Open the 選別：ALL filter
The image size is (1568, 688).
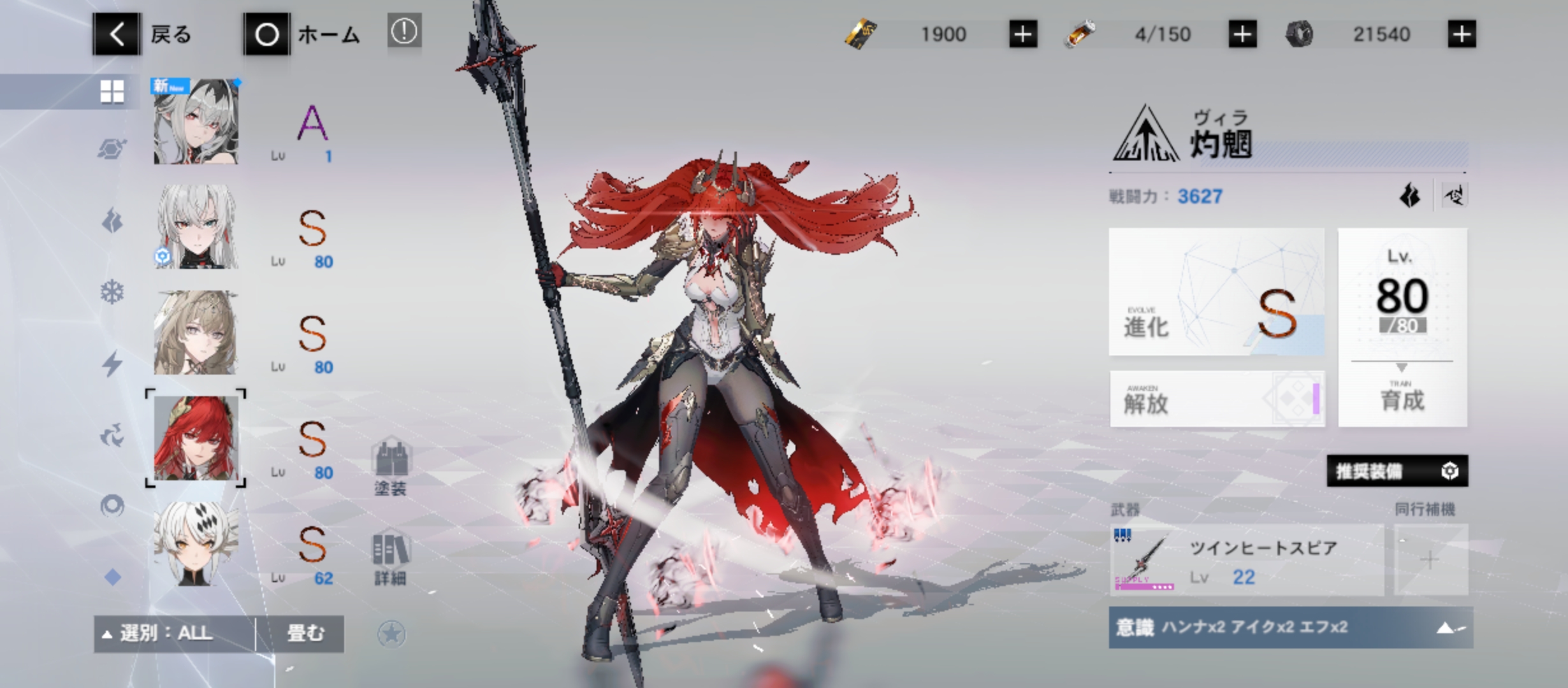[173, 634]
